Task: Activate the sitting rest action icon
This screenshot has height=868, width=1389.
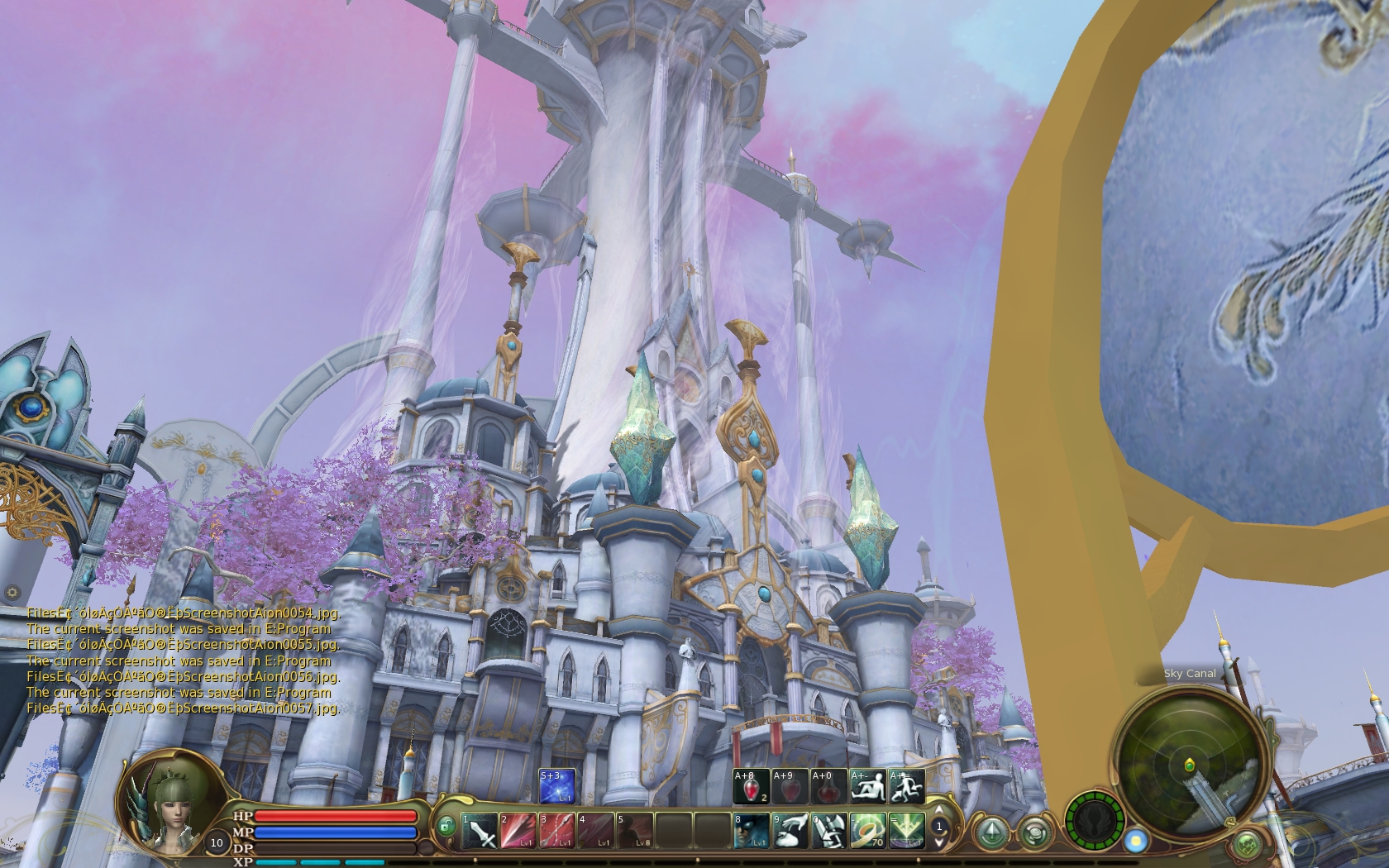Action: [x=868, y=786]
